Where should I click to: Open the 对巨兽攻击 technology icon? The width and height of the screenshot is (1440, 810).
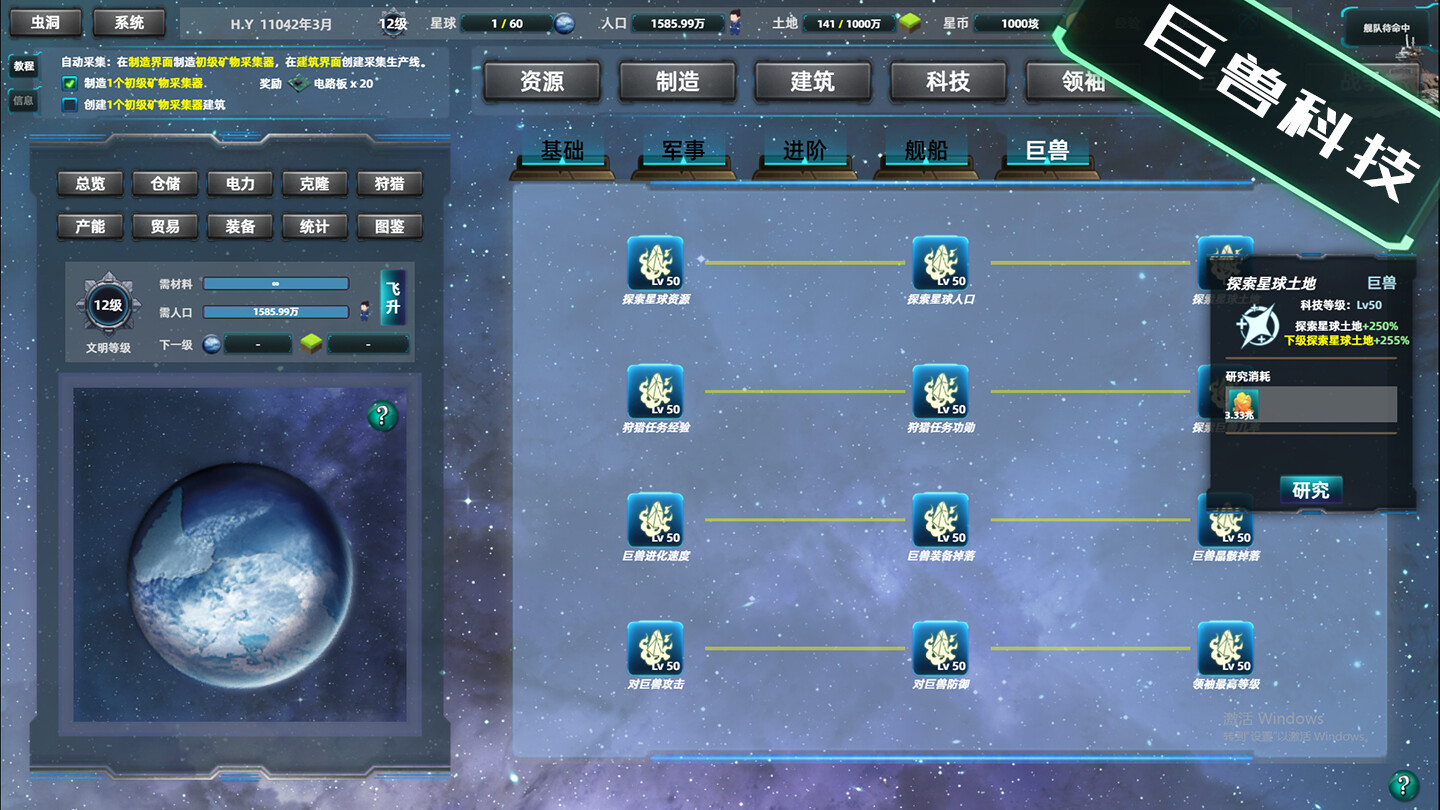[x=655, y=650]
